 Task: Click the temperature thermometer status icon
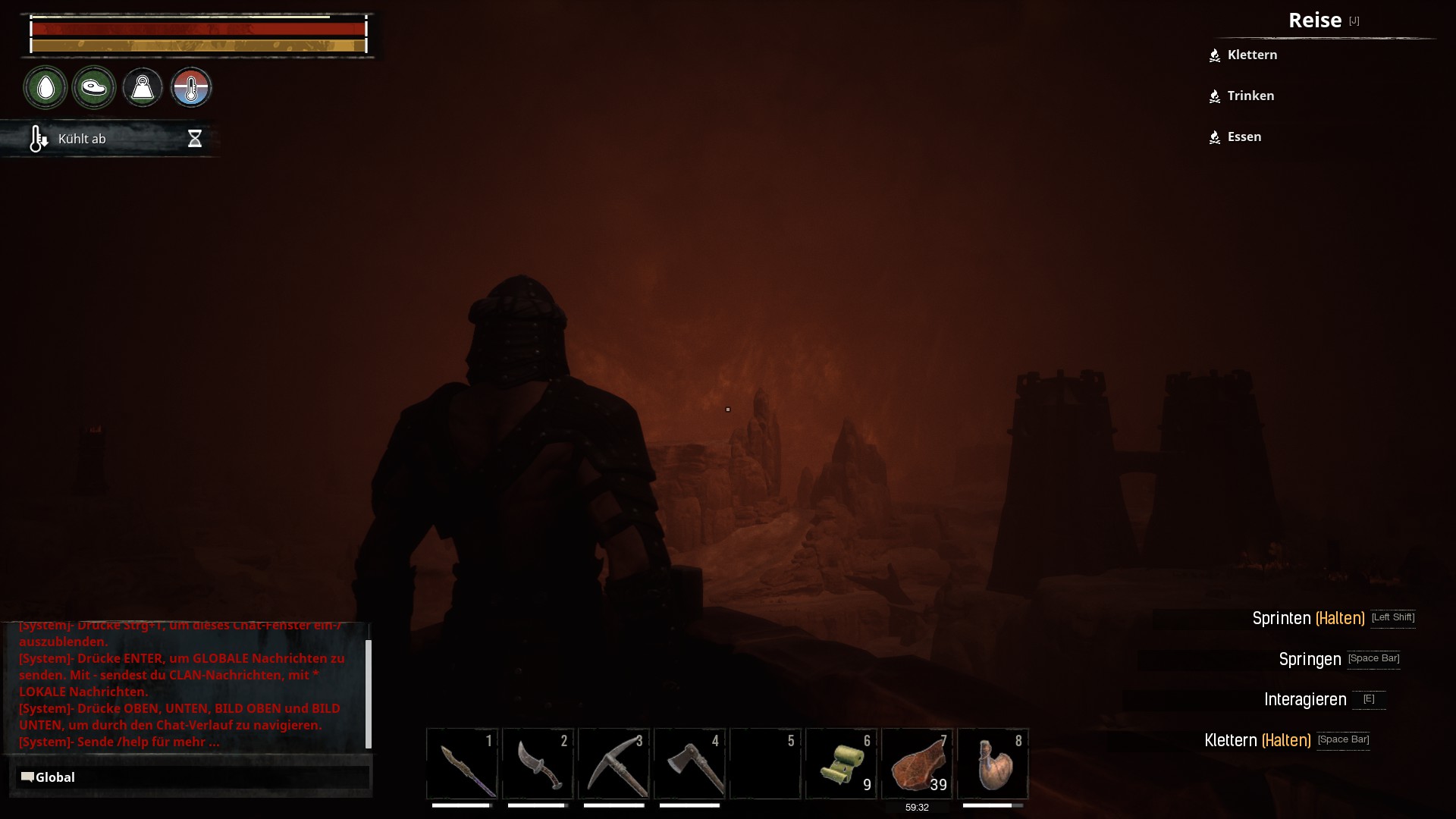[191, 88]
